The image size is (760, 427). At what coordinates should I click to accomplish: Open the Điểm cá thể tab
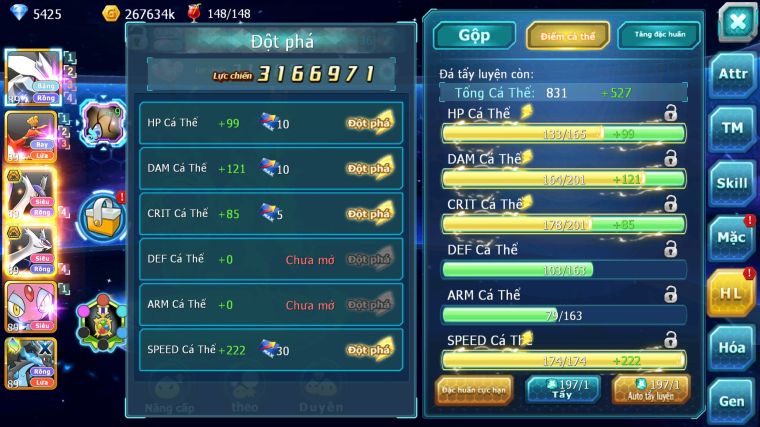point(568,35)
